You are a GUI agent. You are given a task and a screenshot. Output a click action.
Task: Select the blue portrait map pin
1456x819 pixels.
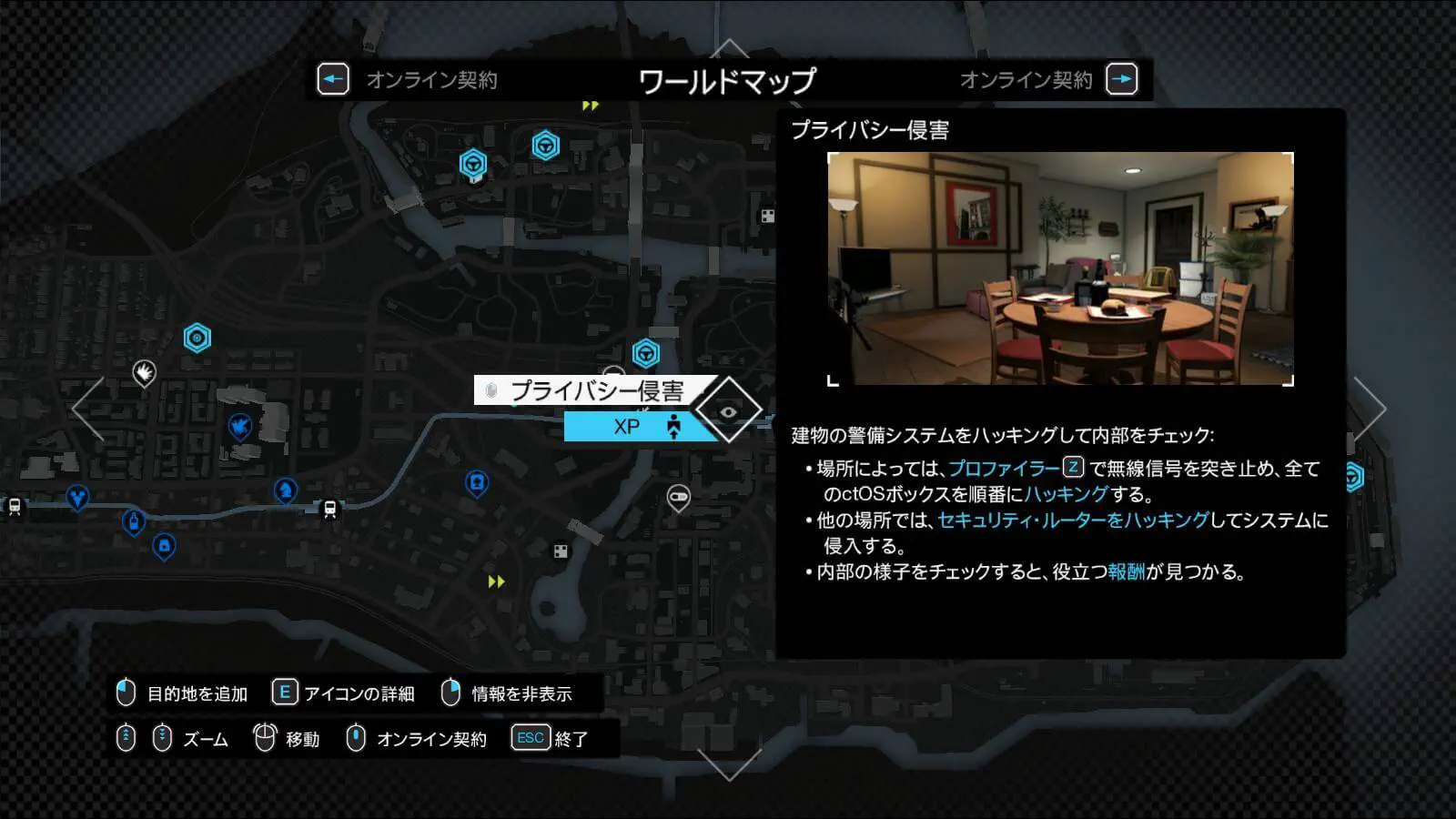click(x=477, y=482)
